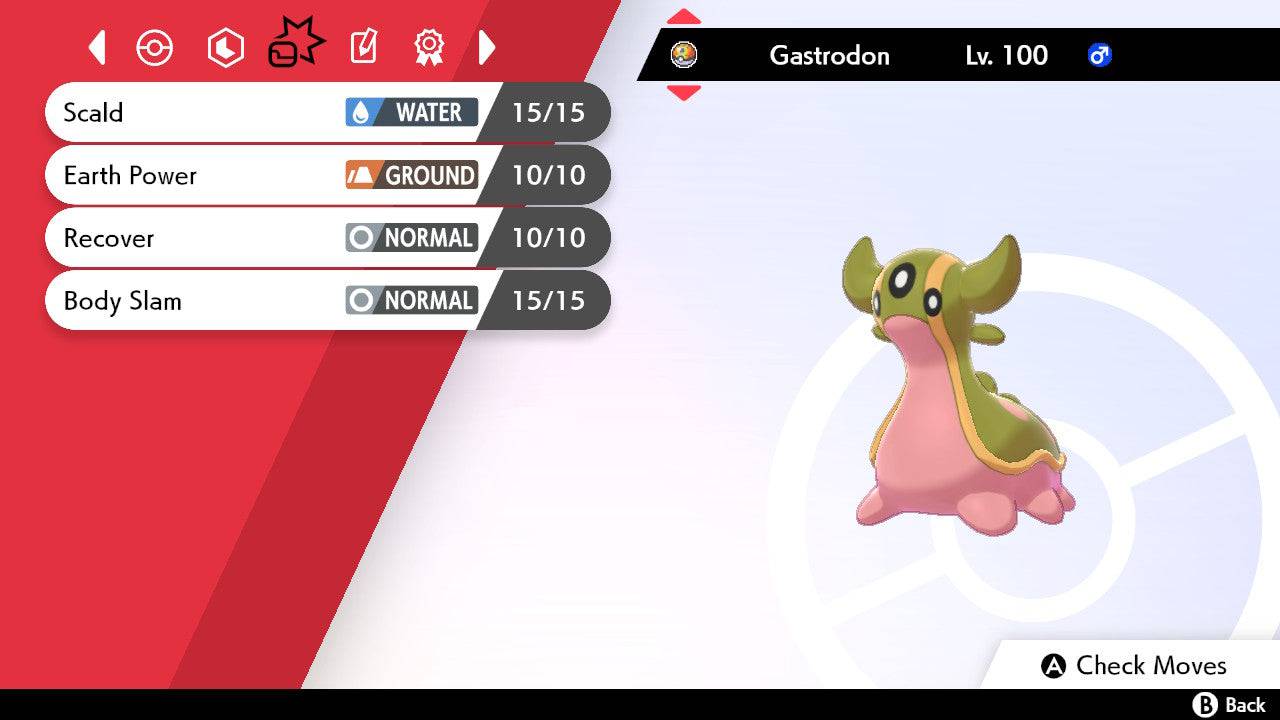Advance to the next summary page arrow
Screen dimensions: 1280x720
coord(487,47)
